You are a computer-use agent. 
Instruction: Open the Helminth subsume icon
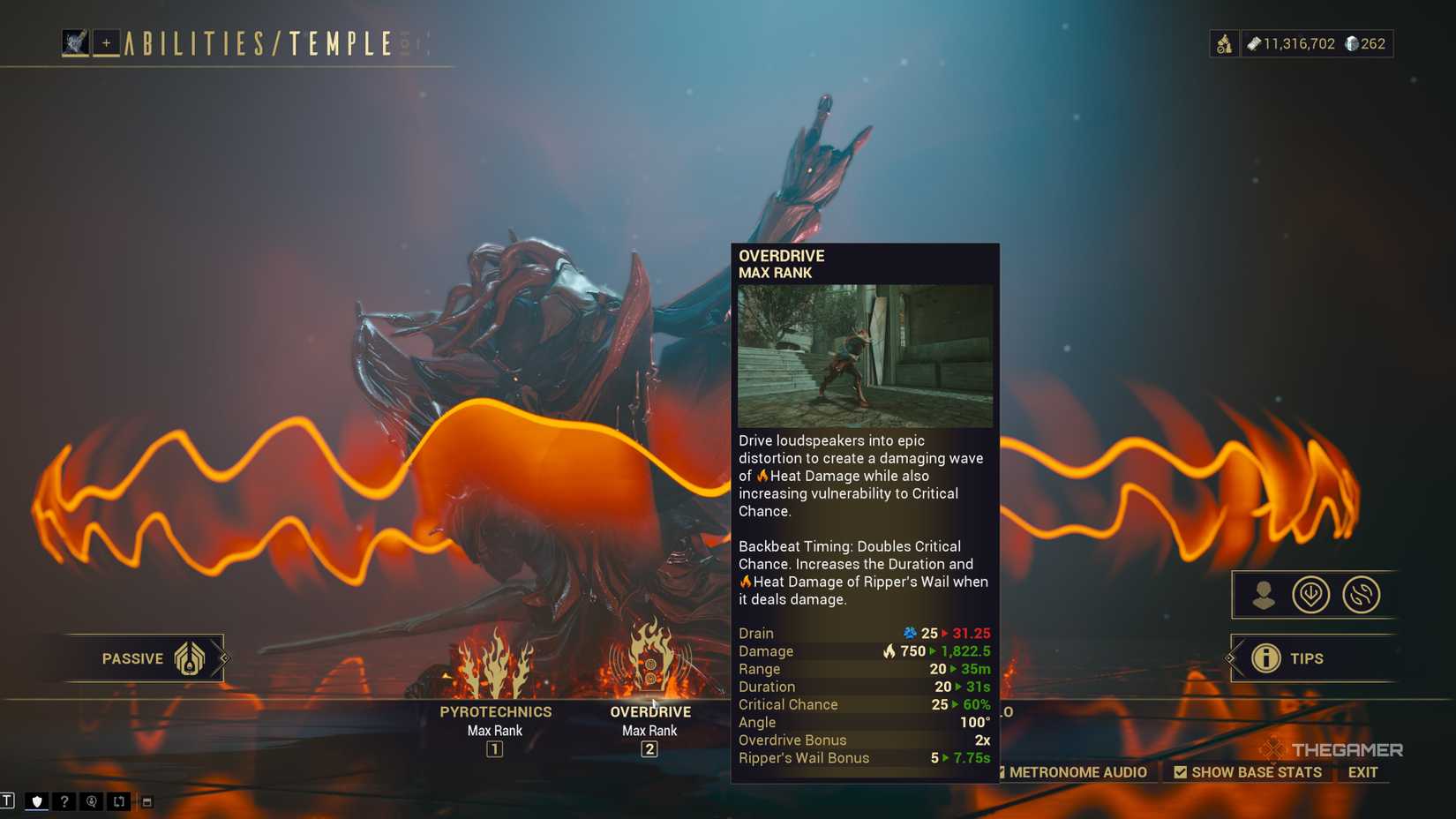[1312, 594]
